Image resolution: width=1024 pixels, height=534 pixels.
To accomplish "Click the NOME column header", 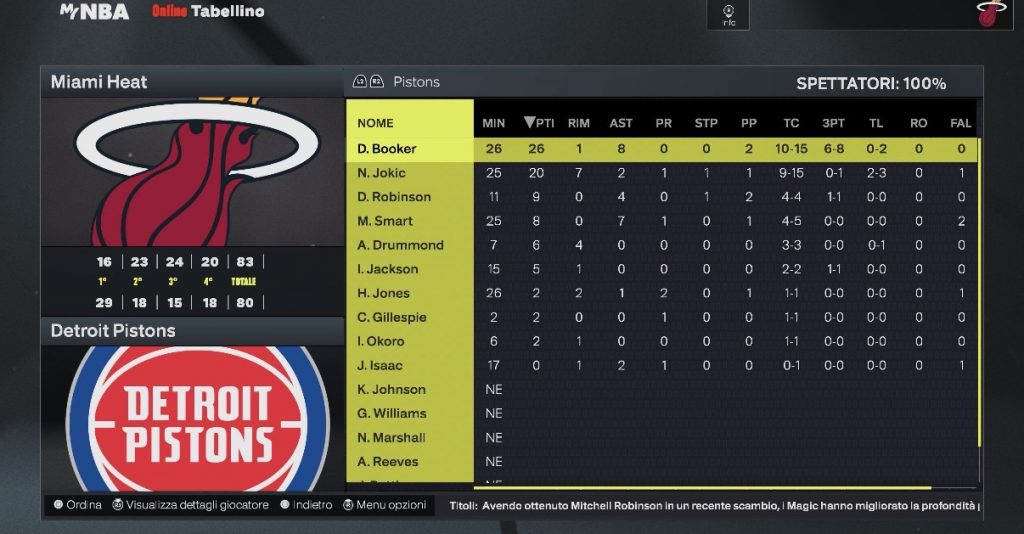I will (x=375, y=123).
